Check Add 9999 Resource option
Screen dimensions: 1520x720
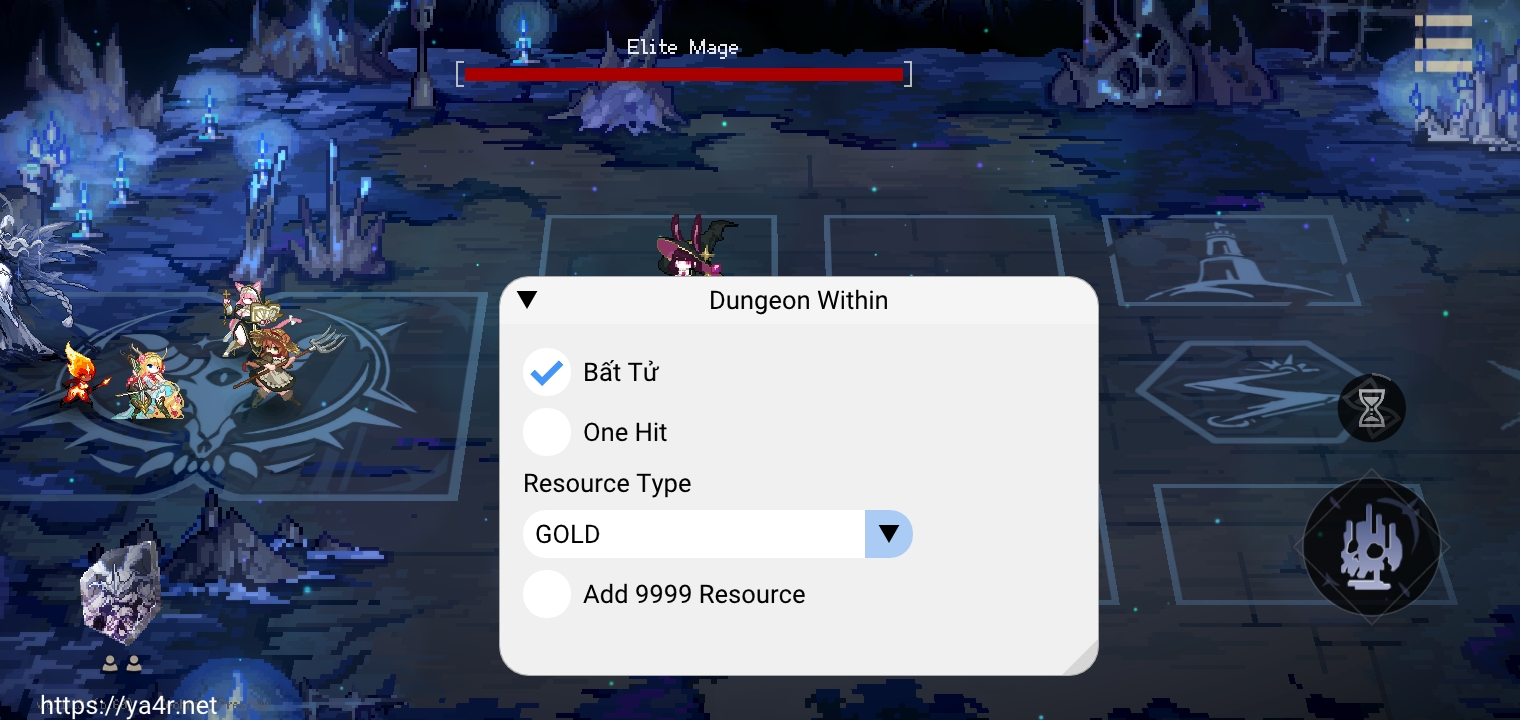[546, 593]
